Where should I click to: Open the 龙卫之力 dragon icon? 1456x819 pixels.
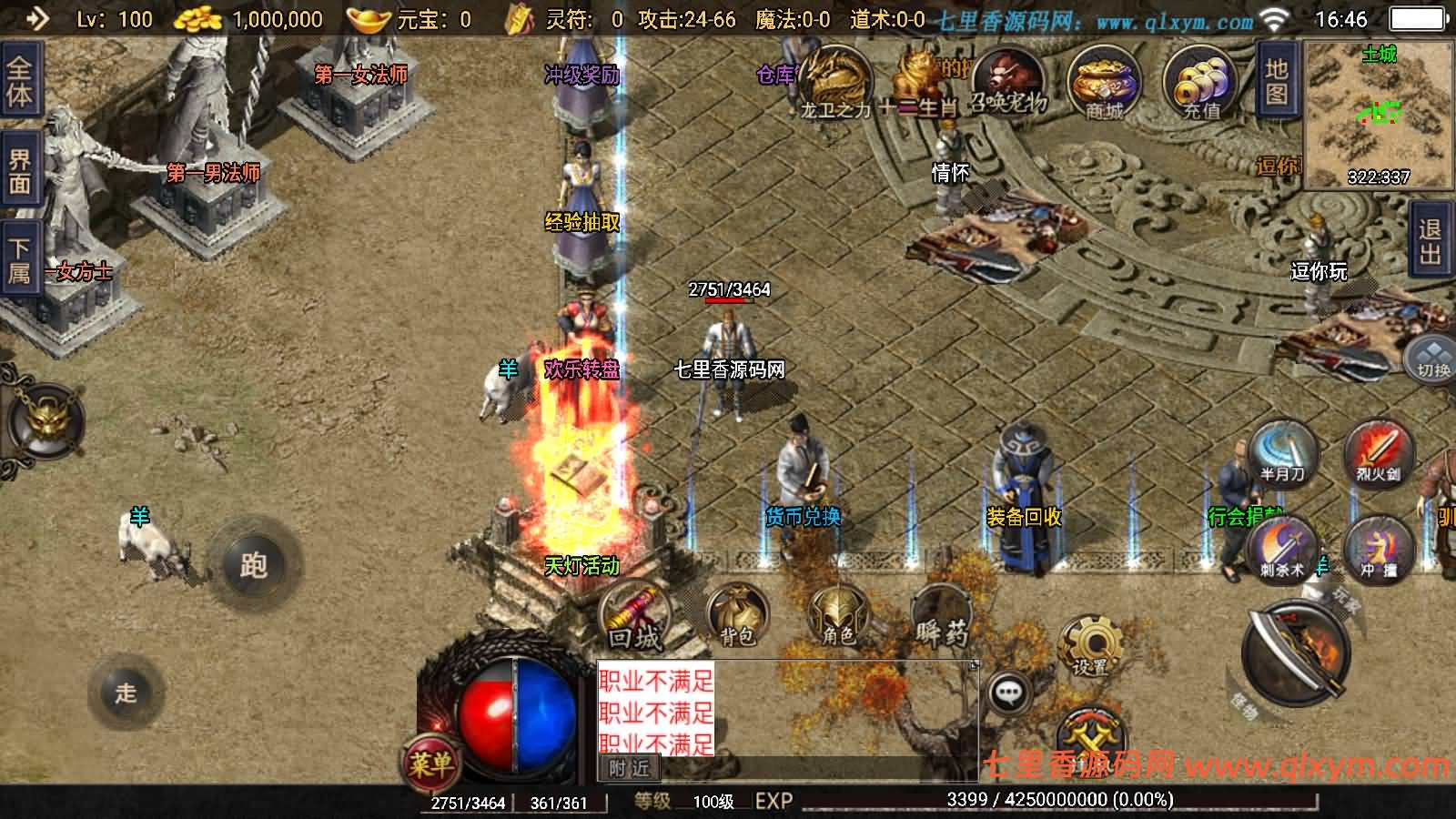pyautogui.click(x=835, y=82)
